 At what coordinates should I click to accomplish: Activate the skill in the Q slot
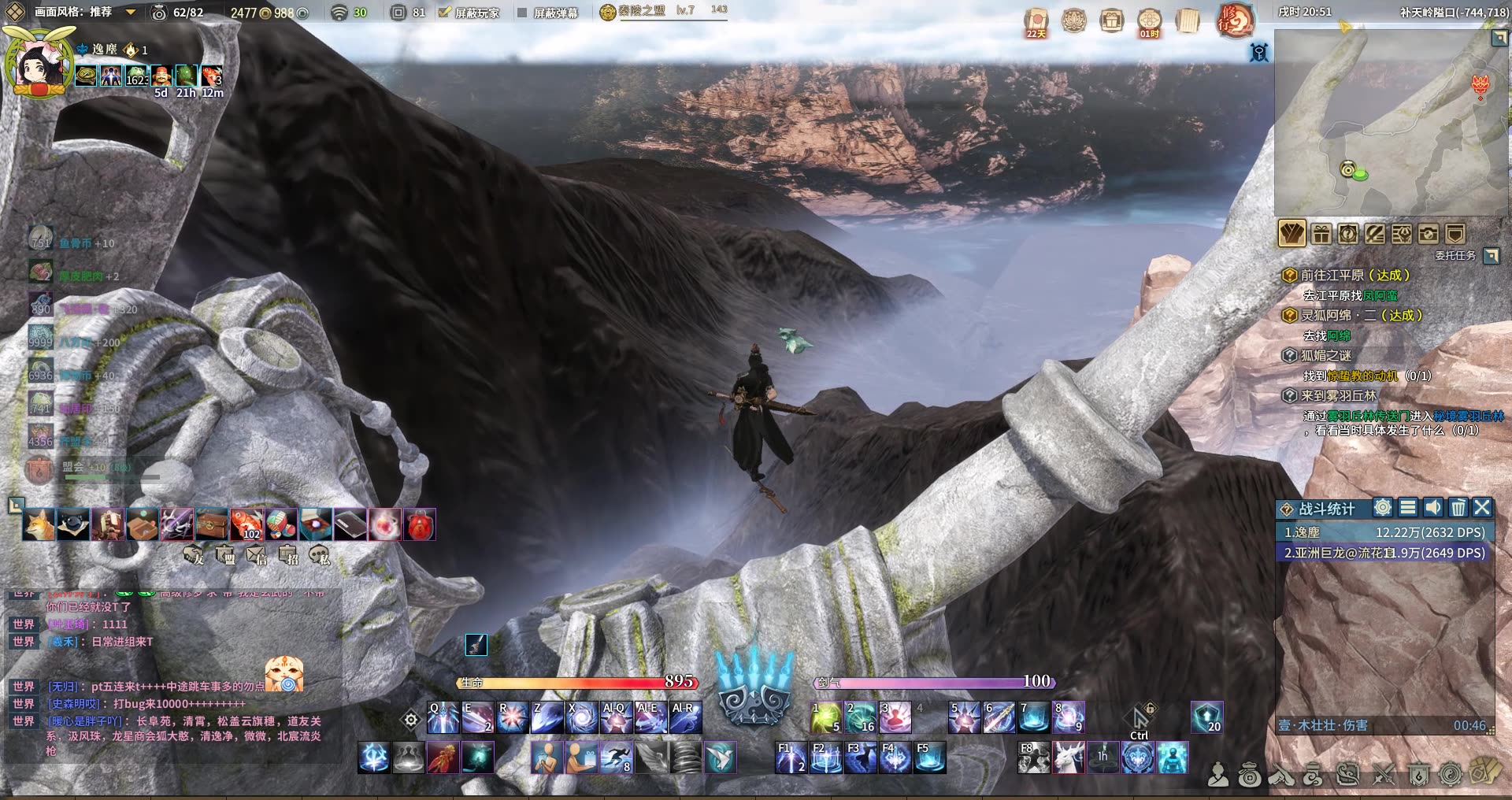tap(443, 717)
